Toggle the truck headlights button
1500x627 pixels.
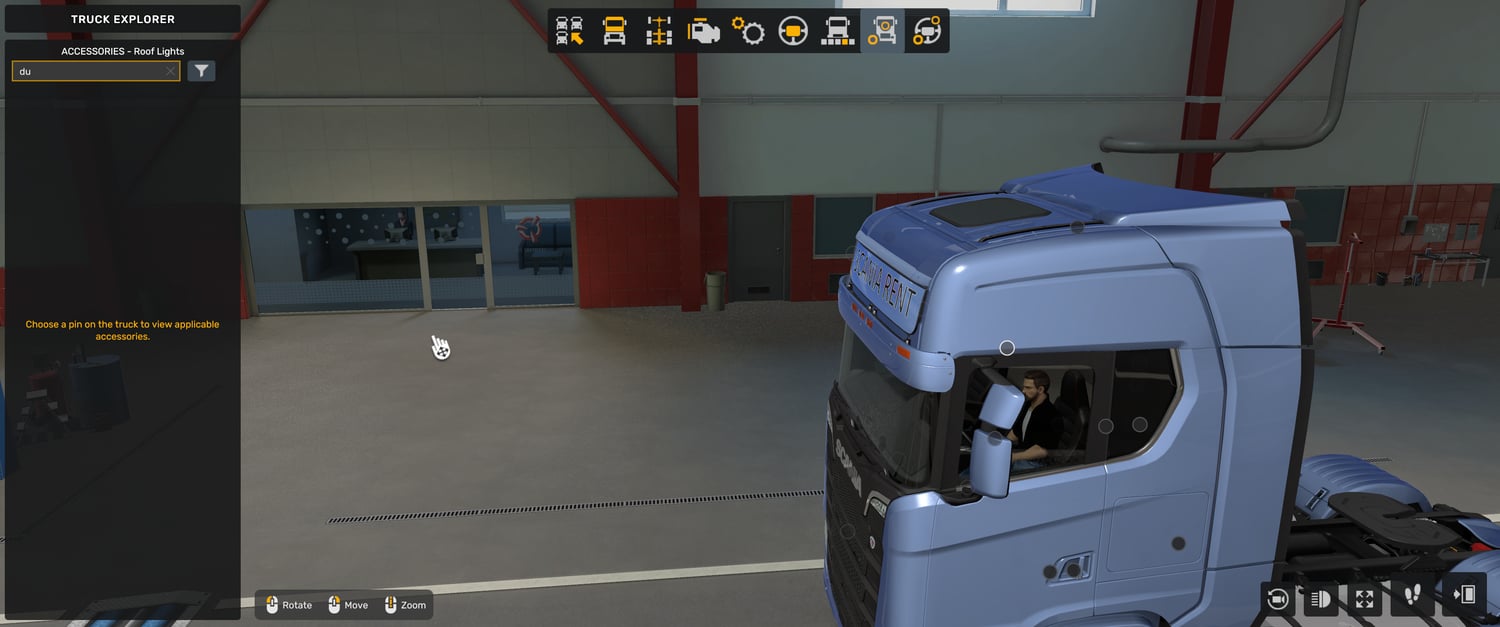pyautogui.click(x=1320, y=598)
